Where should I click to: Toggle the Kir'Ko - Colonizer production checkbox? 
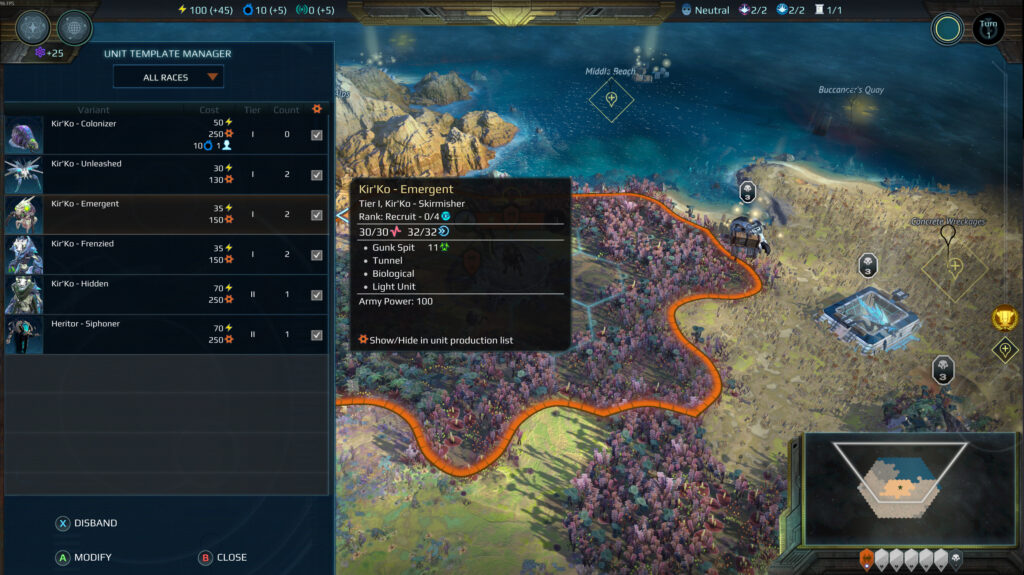317,135
